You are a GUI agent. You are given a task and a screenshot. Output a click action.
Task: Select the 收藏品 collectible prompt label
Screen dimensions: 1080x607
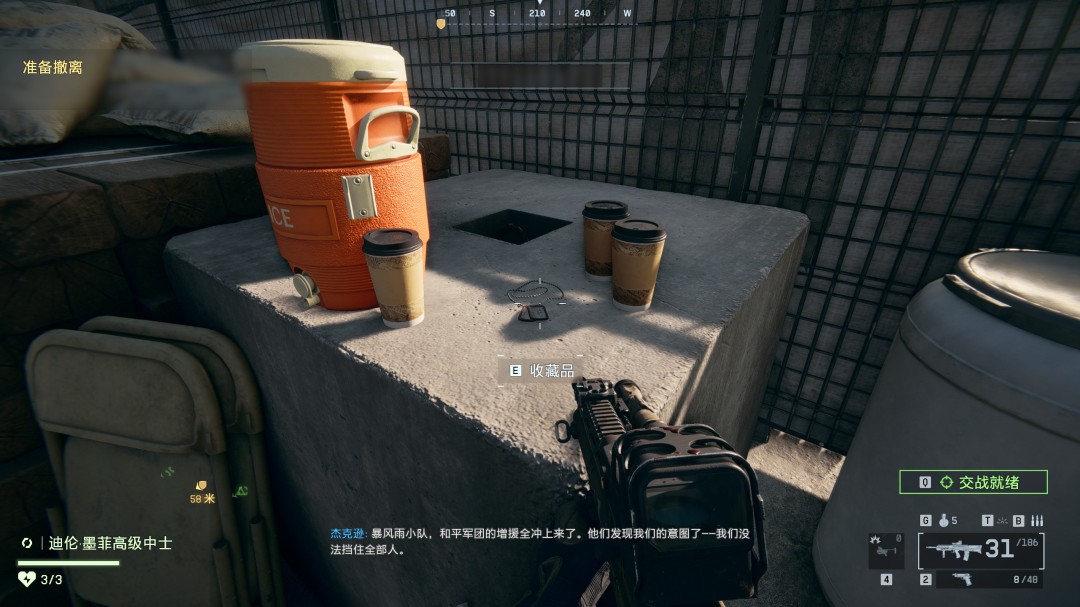552,370
